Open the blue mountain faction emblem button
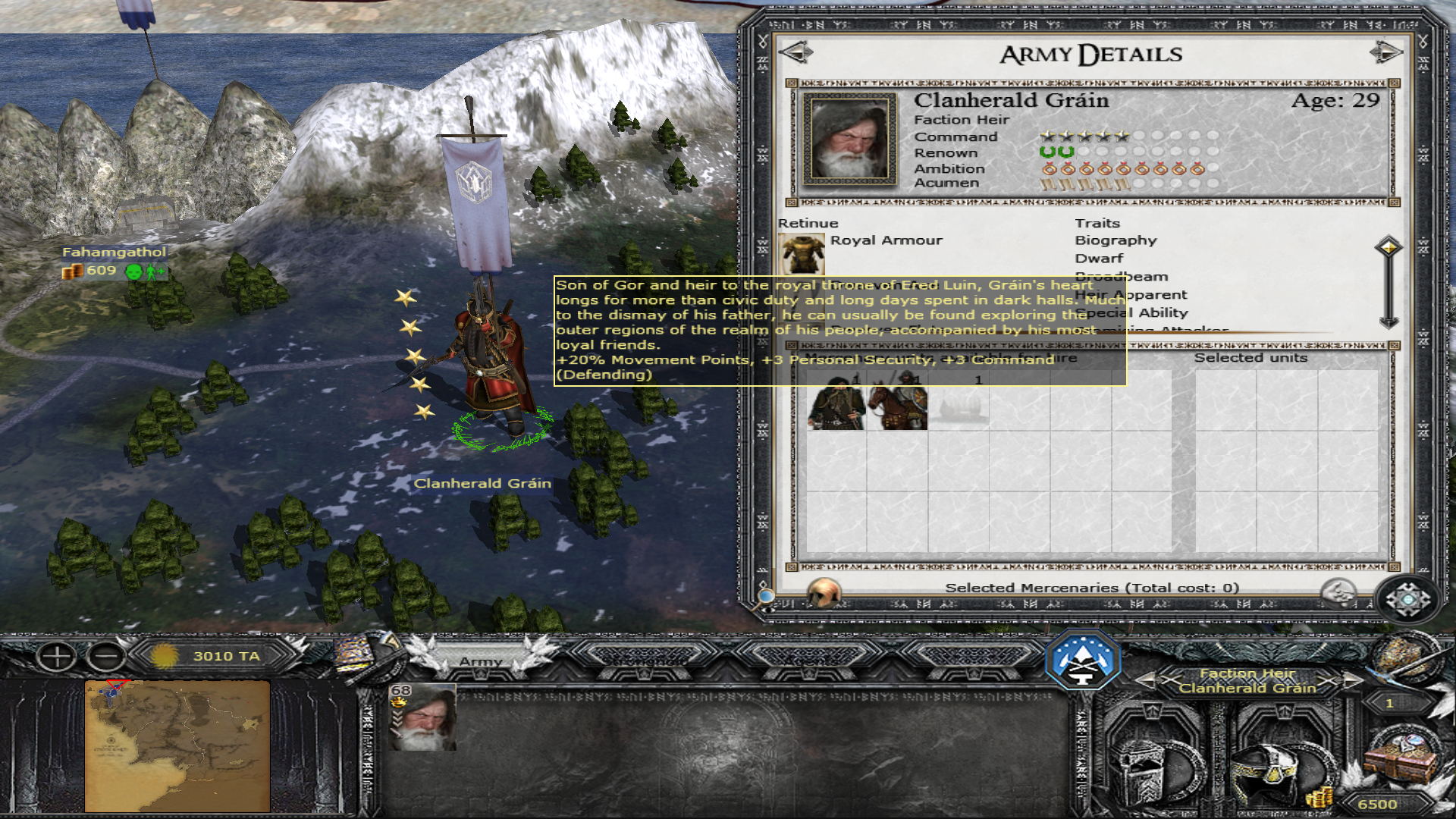1456x819 pixels. (1082, 661)
